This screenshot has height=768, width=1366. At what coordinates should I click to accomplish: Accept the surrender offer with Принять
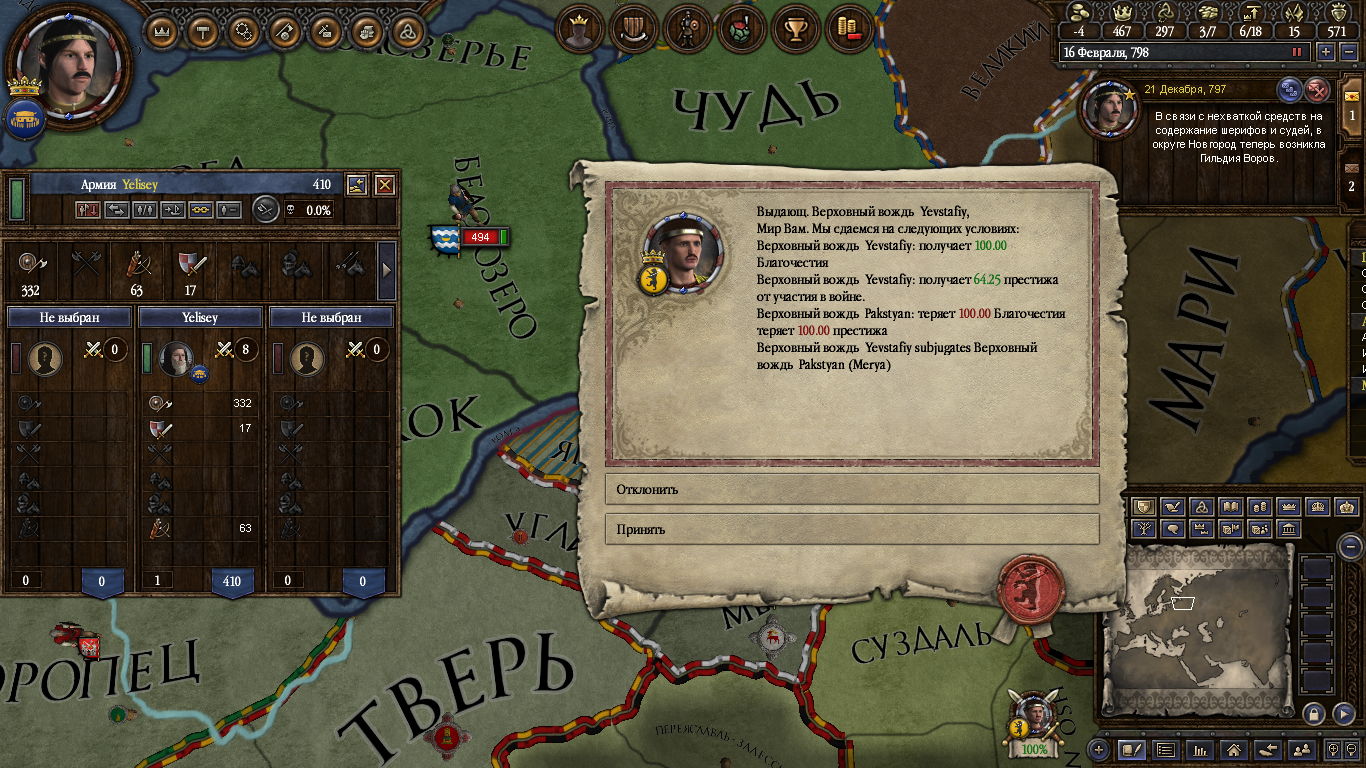(851, 529)
